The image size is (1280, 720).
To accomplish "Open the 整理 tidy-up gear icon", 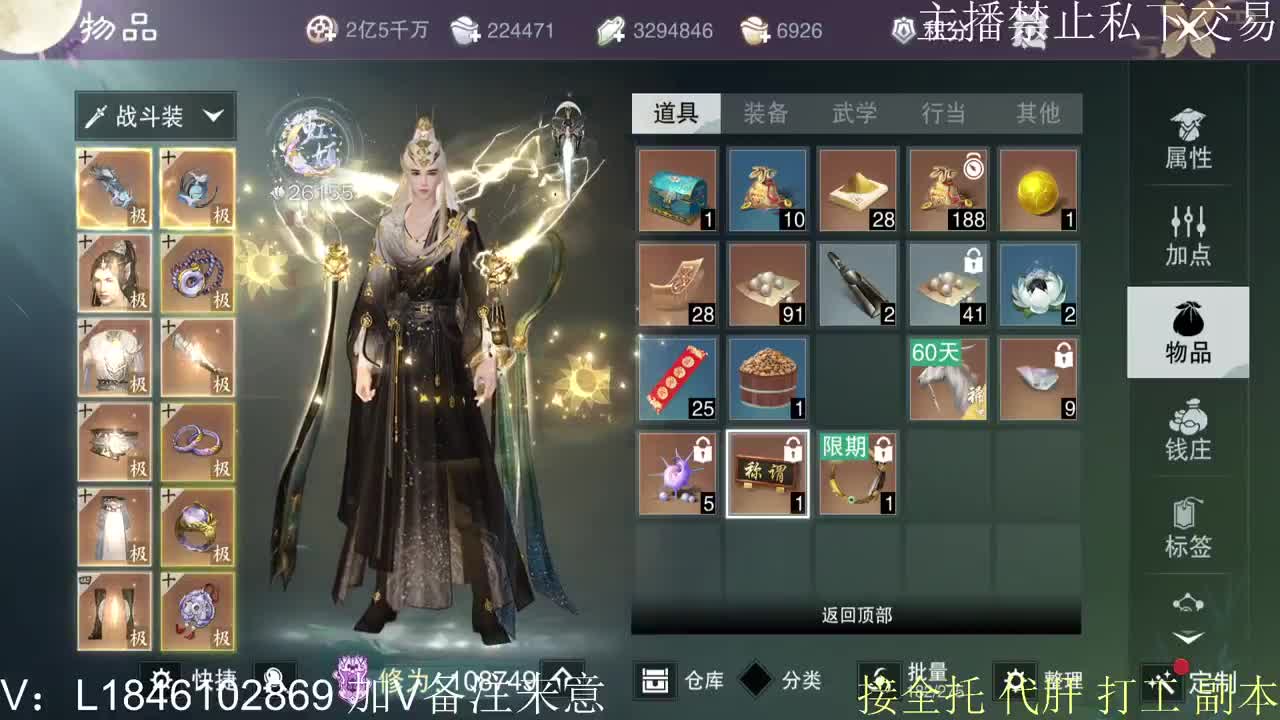I will pyautogui.click(x=1015, y=678).
